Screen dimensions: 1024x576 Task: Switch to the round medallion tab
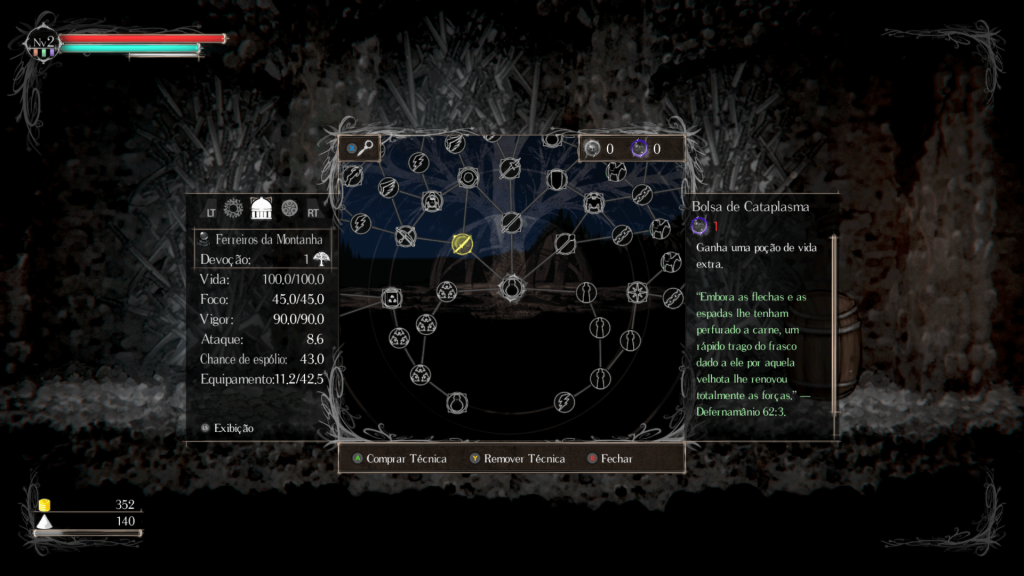pyautogui.click(x=289, y=208)
